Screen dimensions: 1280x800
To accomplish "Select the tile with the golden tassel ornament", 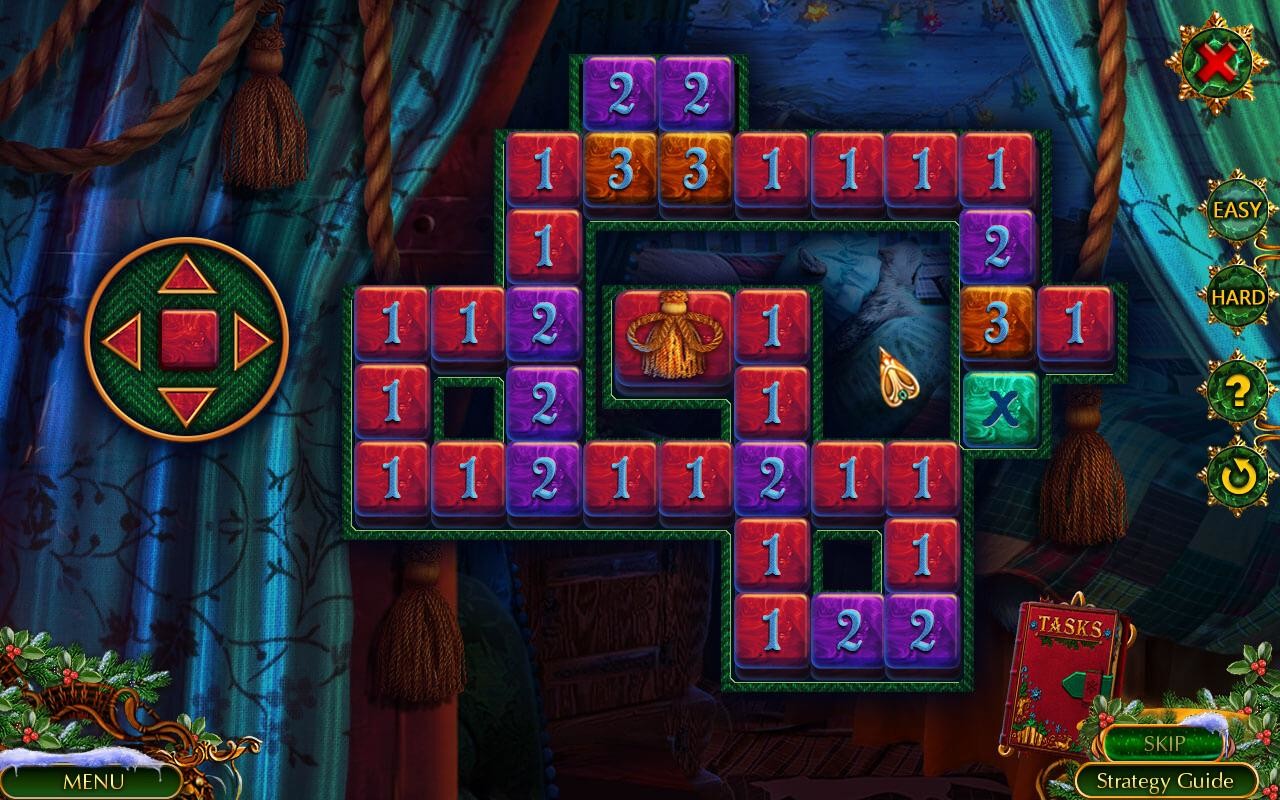I will [x=673, y=335].
